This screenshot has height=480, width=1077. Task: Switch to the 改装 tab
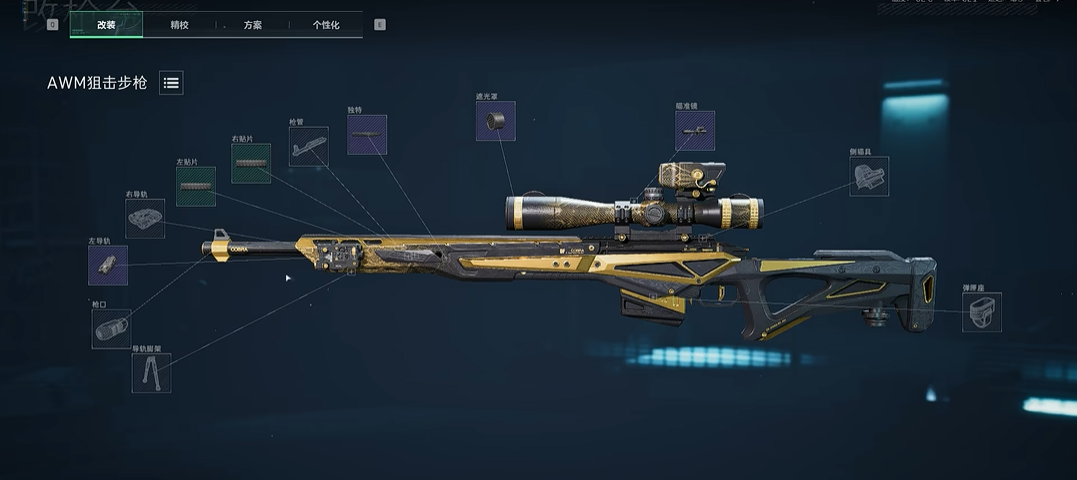coord(106,25)
